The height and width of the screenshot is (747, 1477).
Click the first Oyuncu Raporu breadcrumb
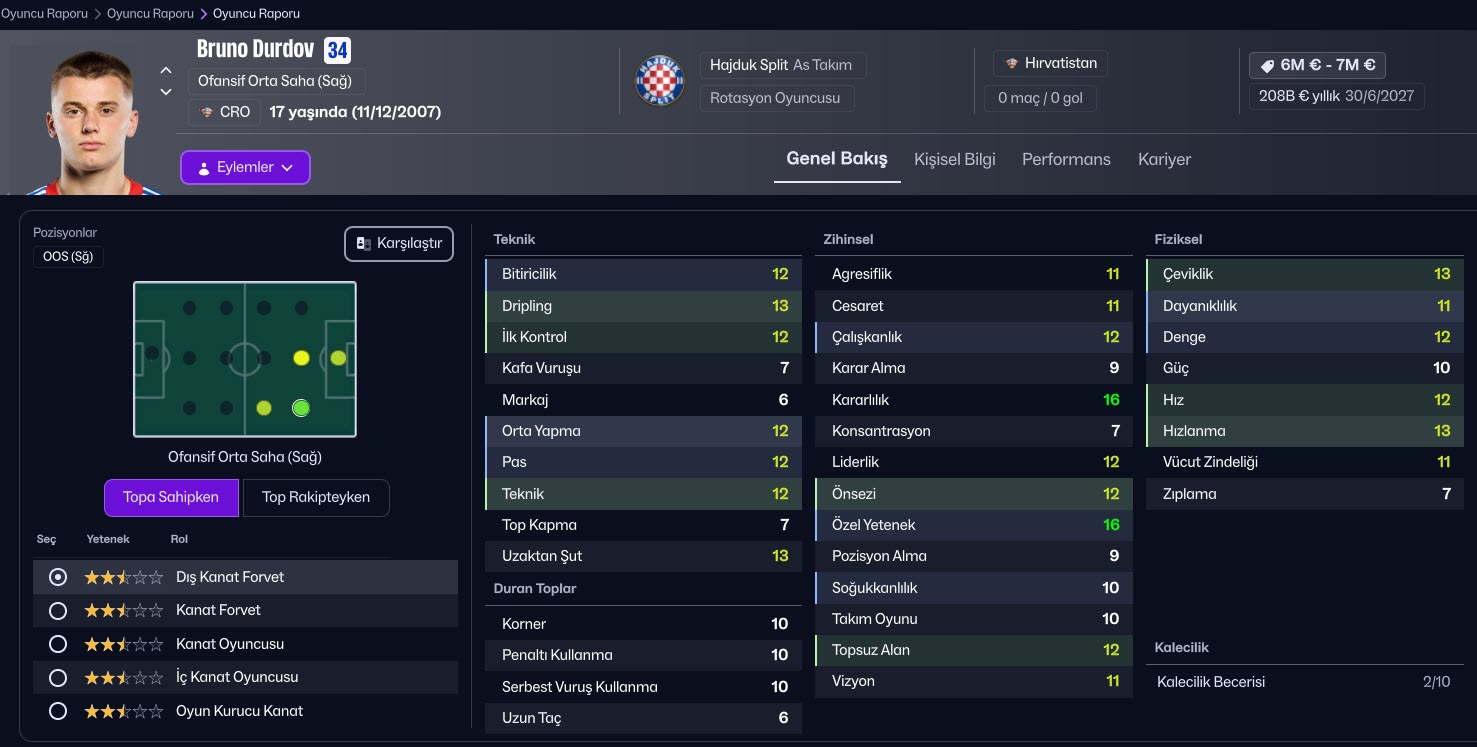point(44,14)
